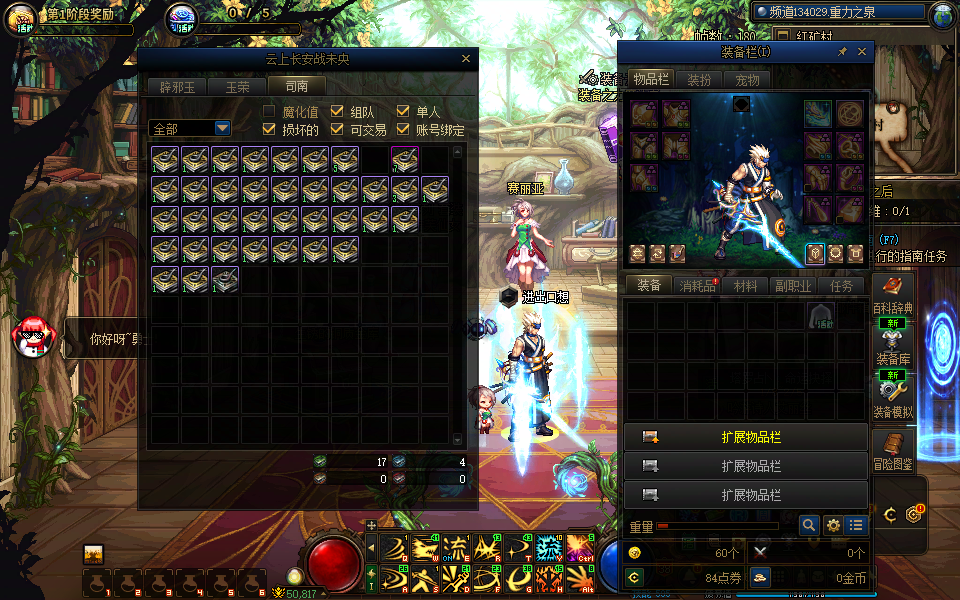Screen dimensions: 960x600
Task: Switch to the 辟邪玉 tab
Action: 180,87
